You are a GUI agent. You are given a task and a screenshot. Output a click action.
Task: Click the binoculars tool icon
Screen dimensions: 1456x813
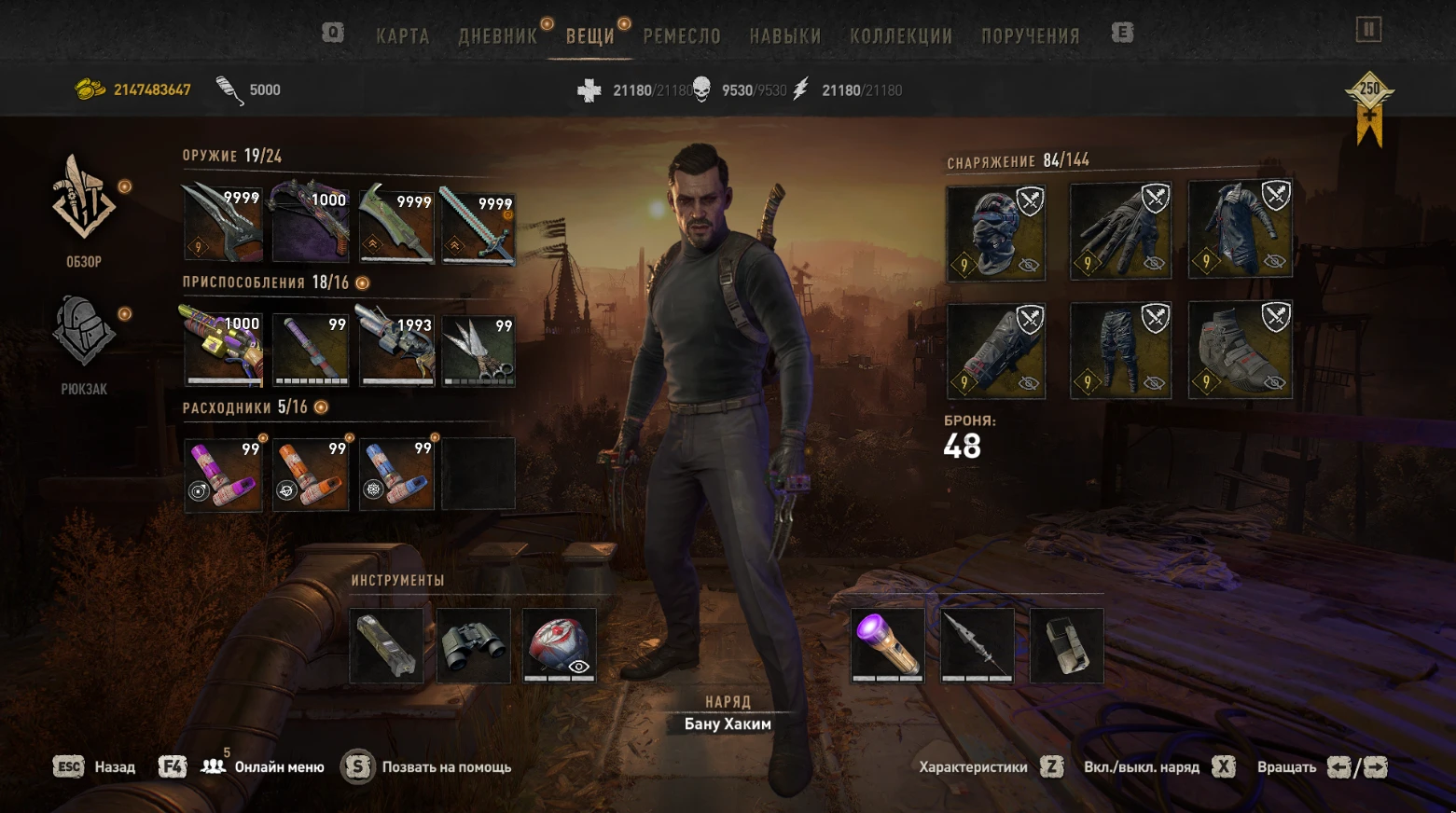point(472,646)
